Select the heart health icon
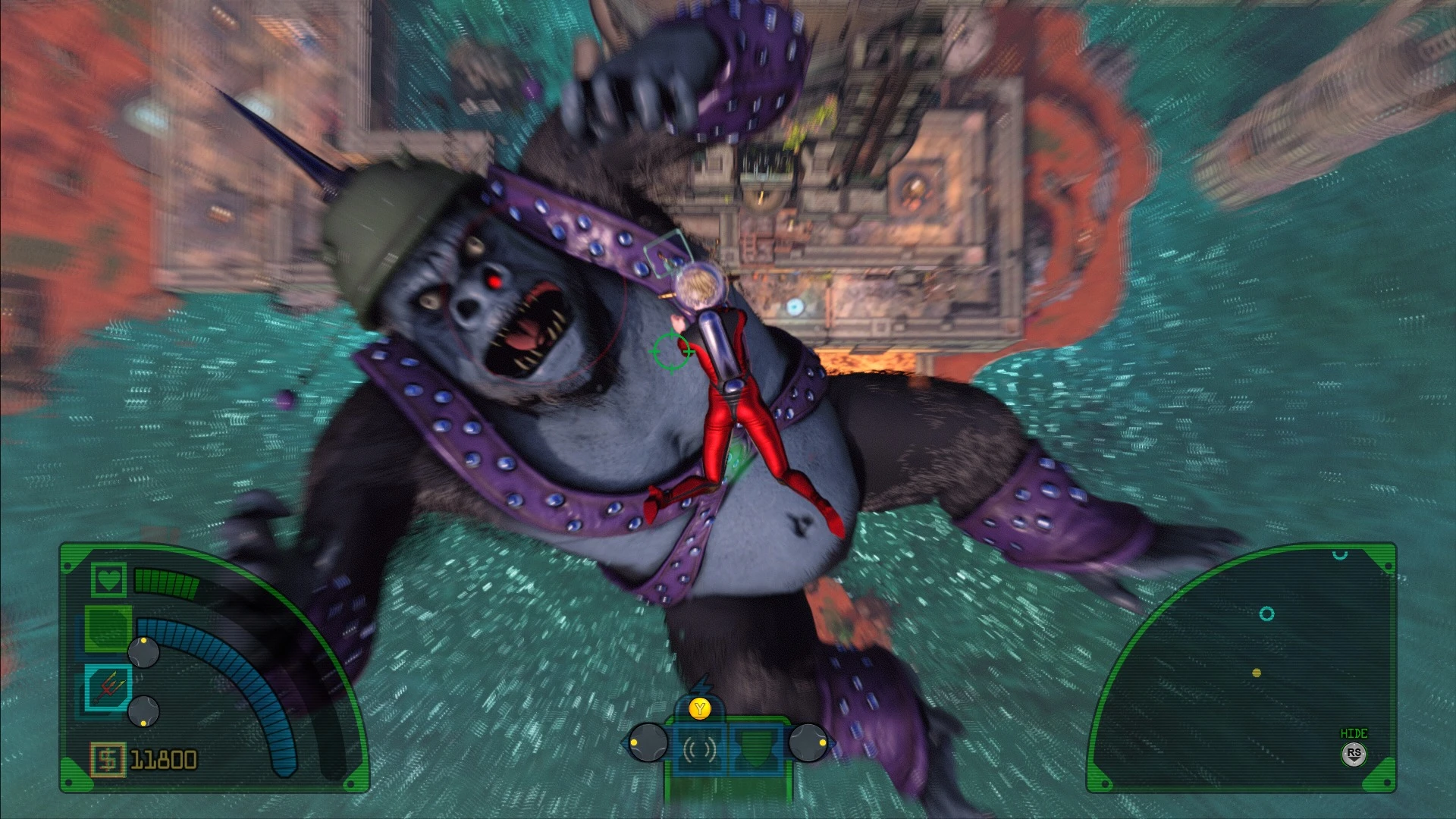The height and width of the screenshot is (819, 1456). 108,580
